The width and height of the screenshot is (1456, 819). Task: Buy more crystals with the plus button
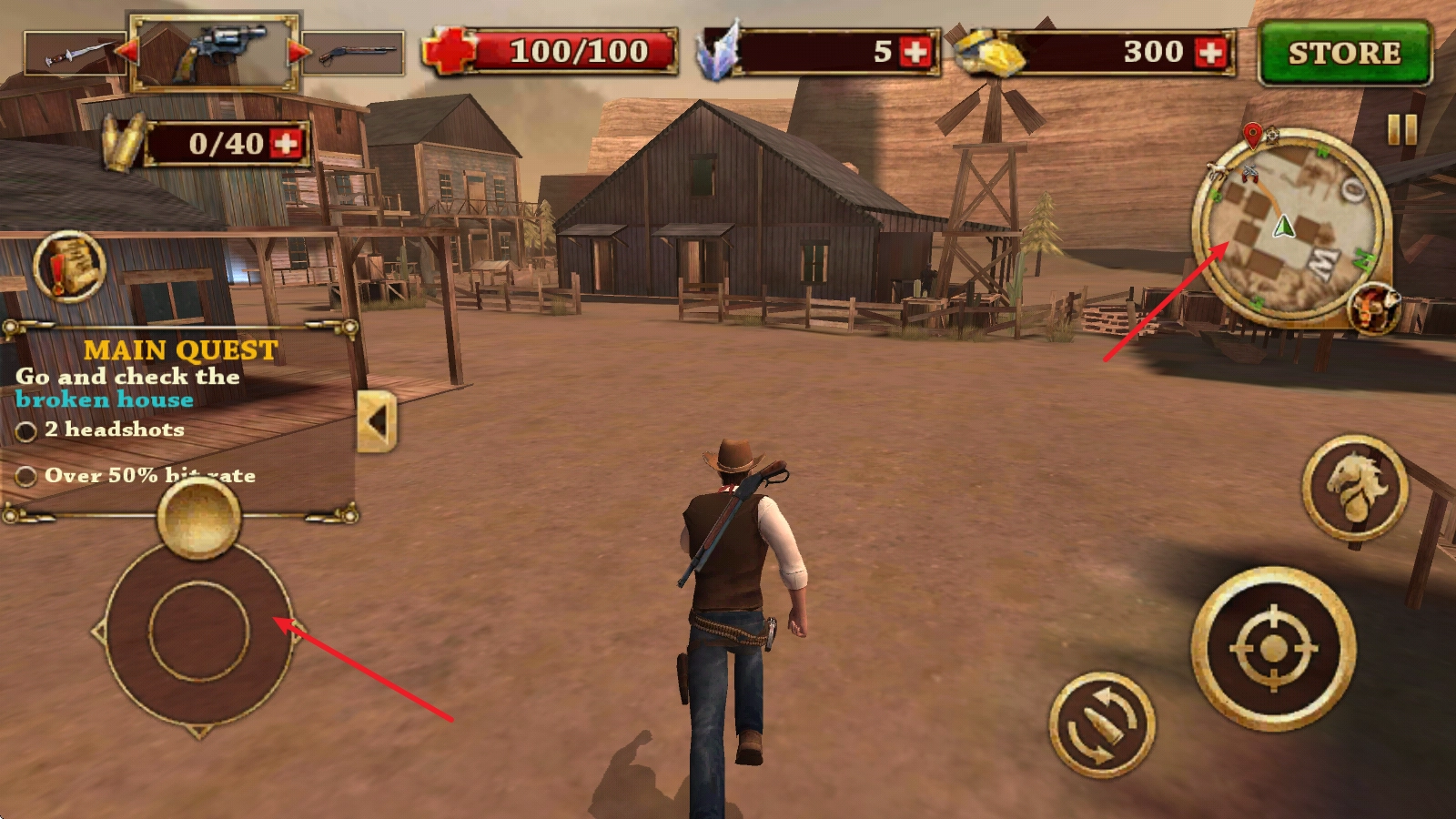[x=915, y=52]
